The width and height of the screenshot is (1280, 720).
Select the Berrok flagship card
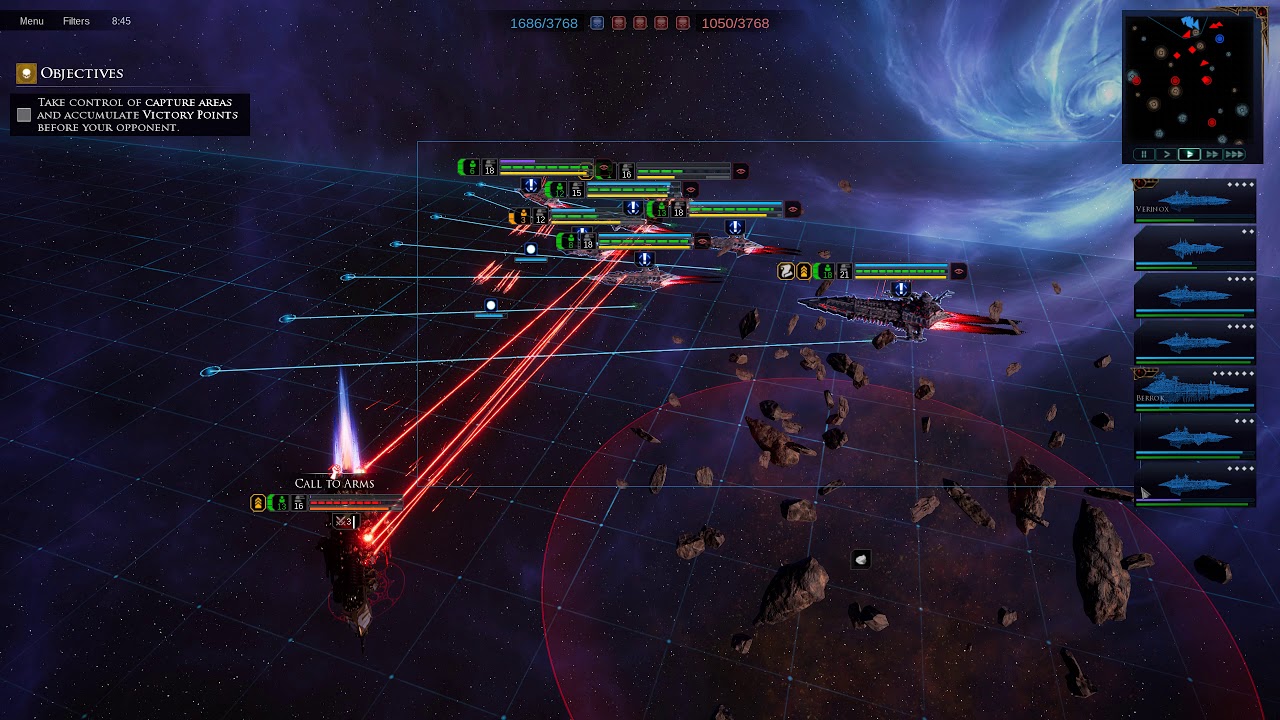1195,390
